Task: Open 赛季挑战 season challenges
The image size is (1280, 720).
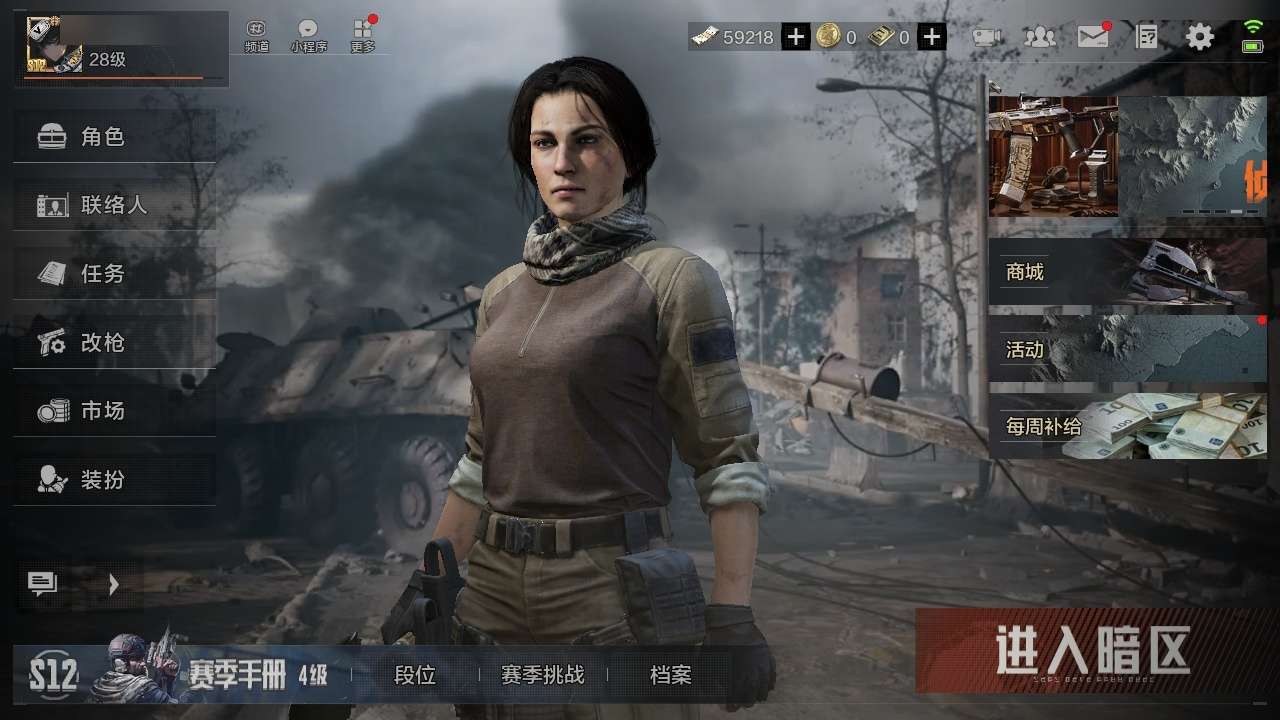Action: click(542, 676)
